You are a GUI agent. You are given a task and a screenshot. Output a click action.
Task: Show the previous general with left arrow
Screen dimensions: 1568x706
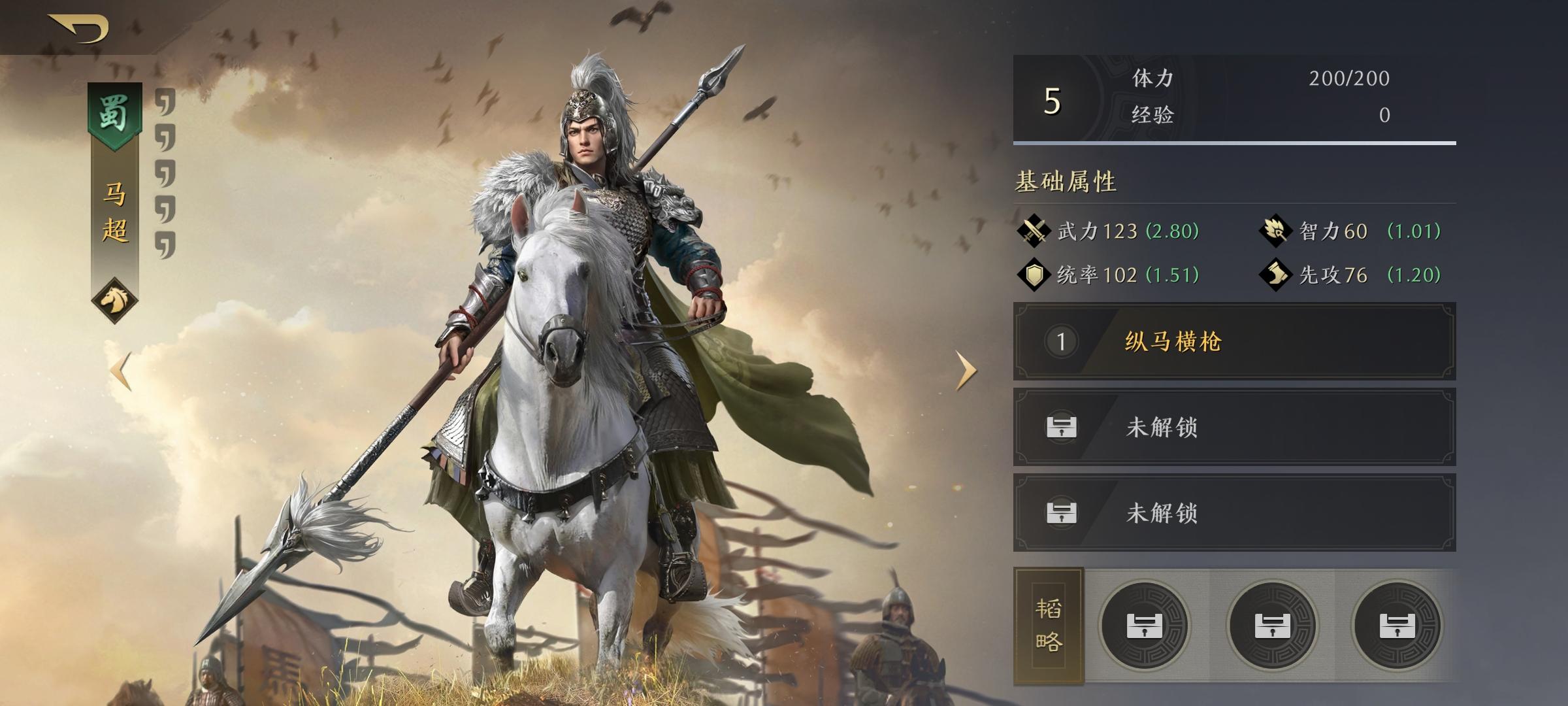coord(121,371)
